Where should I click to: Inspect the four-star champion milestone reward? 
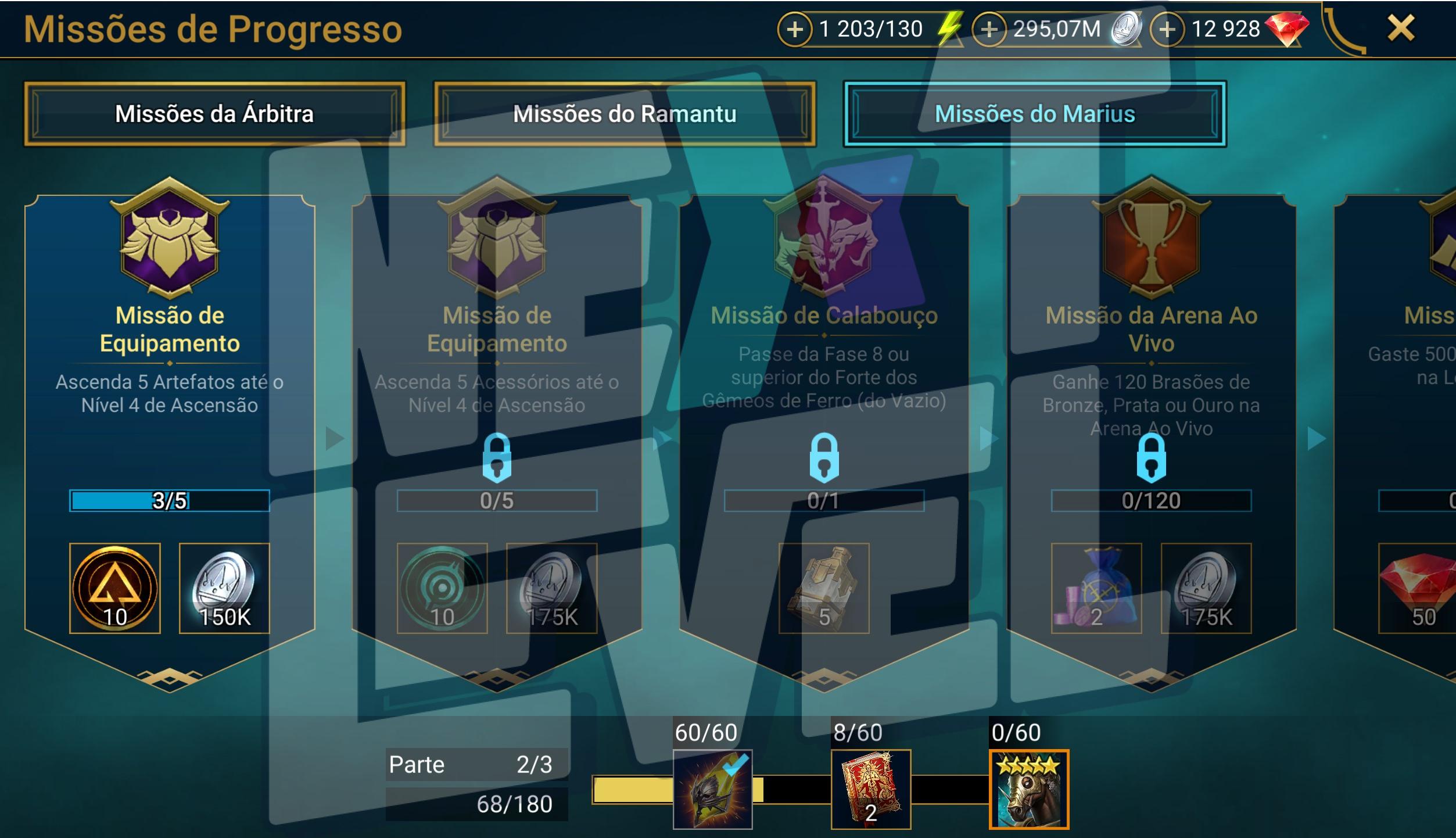click(x=1029, y=789)
